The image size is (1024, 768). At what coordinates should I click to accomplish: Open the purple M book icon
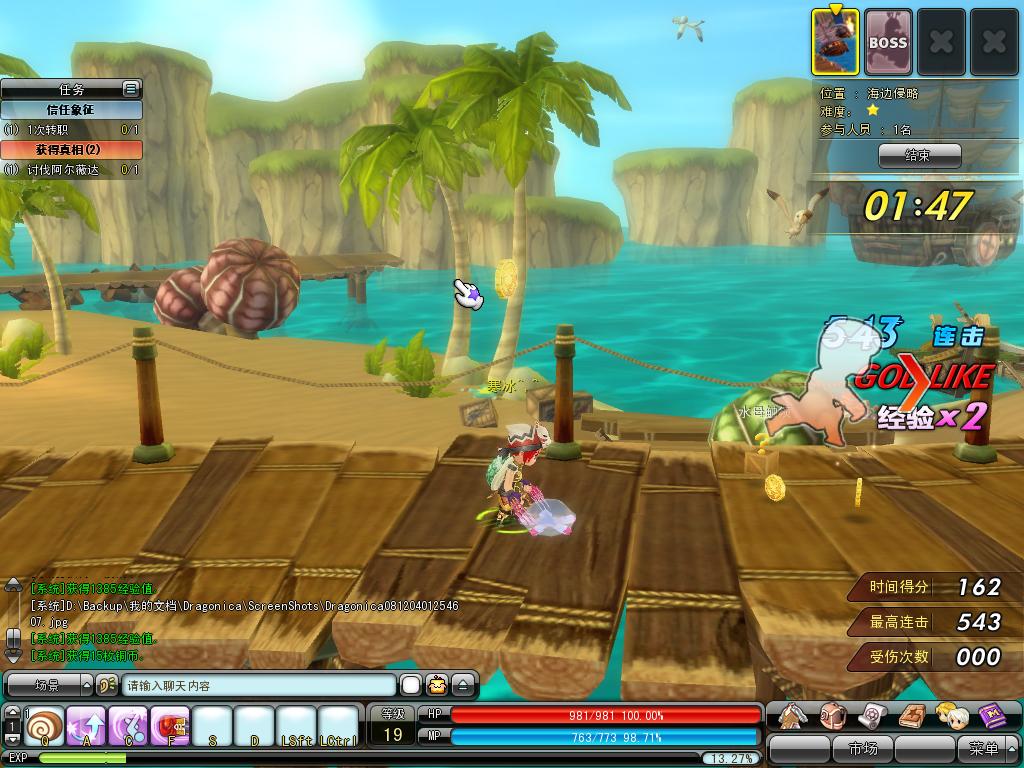click(x=992, y=716)
